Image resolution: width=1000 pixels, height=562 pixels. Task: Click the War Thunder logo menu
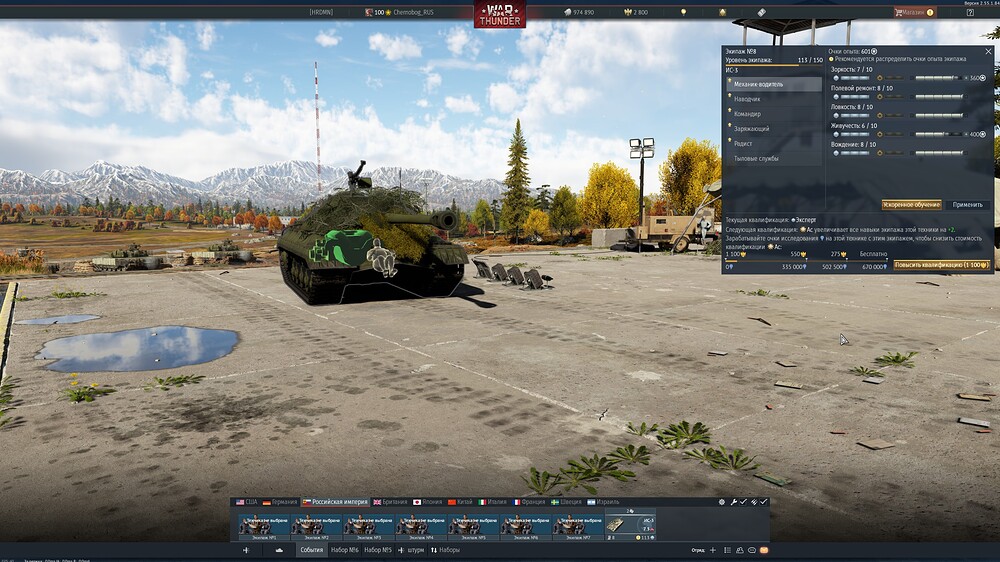pyautogui.click(x=499, y=14)
